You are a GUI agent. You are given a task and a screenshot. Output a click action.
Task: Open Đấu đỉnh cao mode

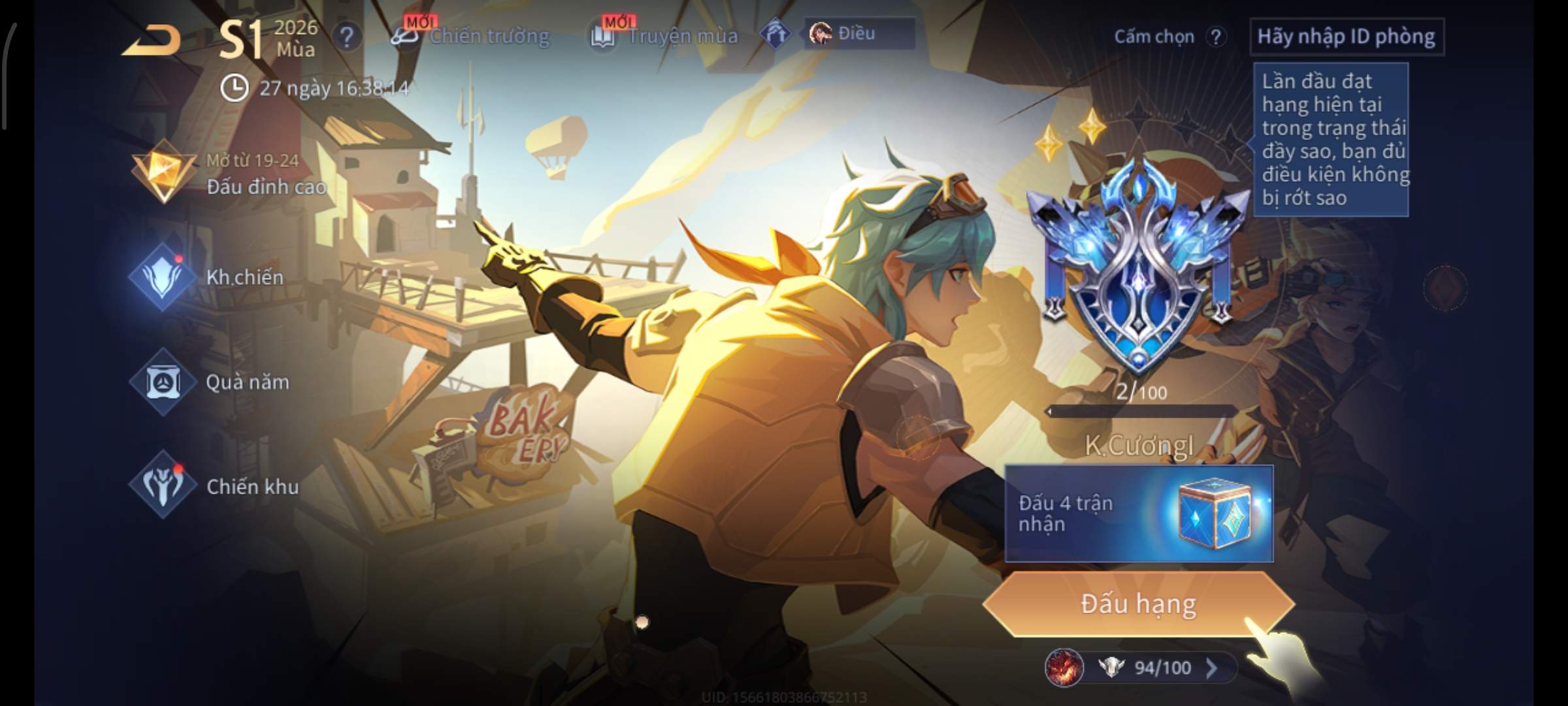pos(229,173)
